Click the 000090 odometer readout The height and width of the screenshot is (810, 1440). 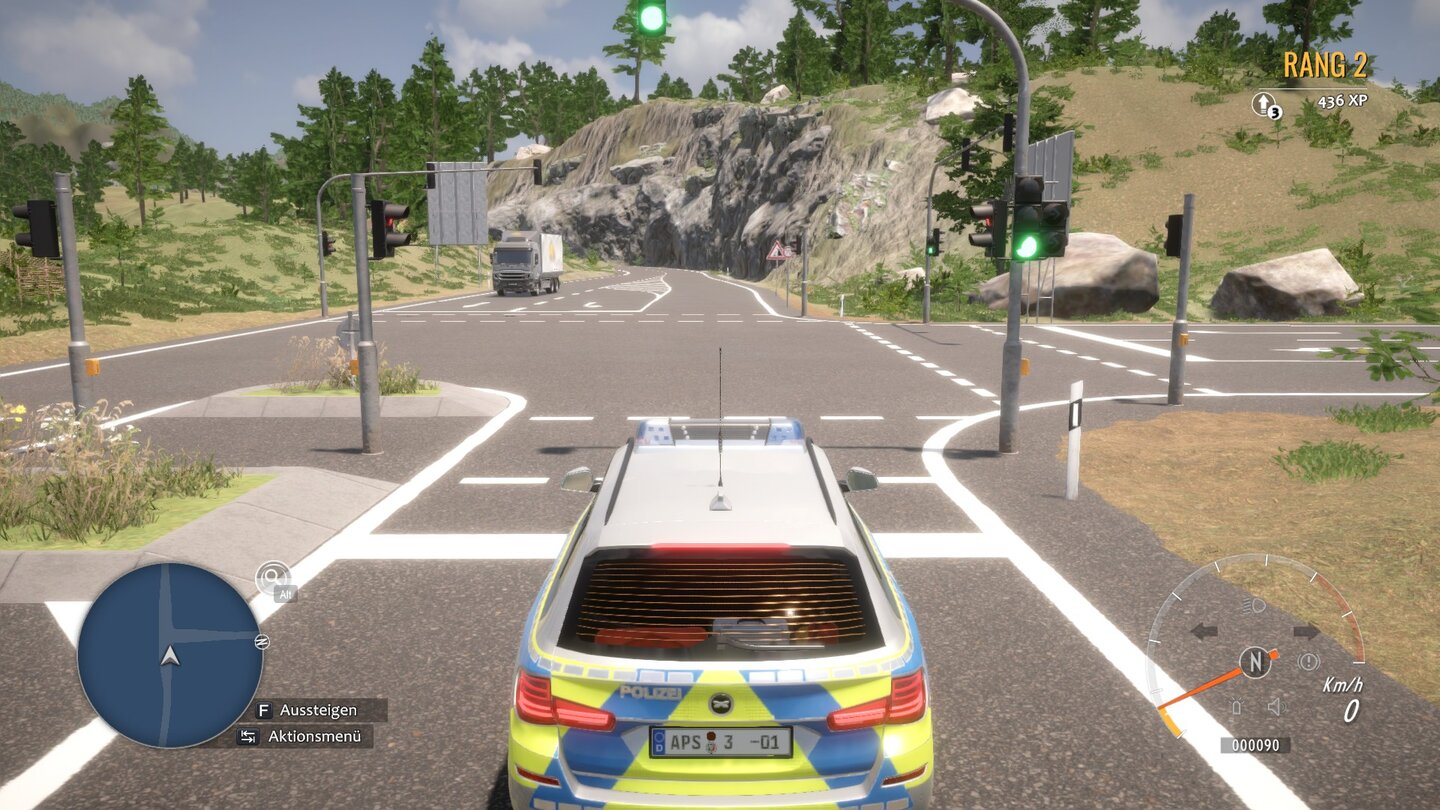1256,744
